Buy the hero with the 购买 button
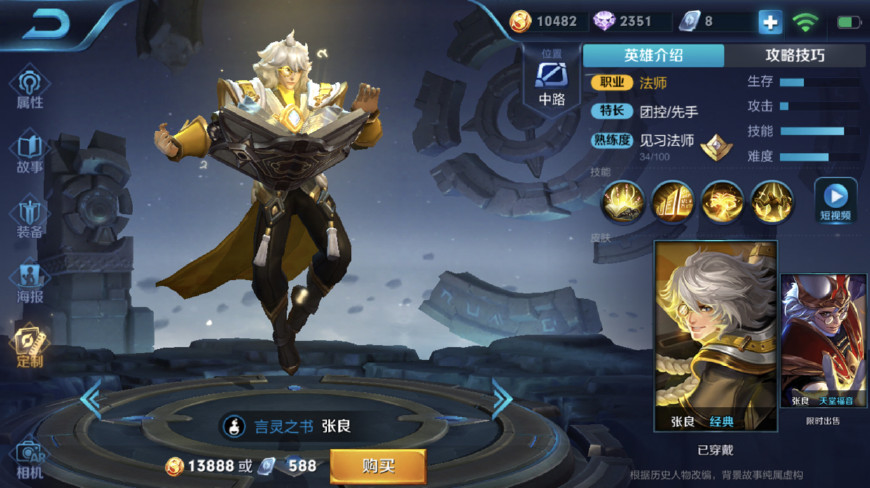Viewport: 870px width, 488px height. [378, 465]
